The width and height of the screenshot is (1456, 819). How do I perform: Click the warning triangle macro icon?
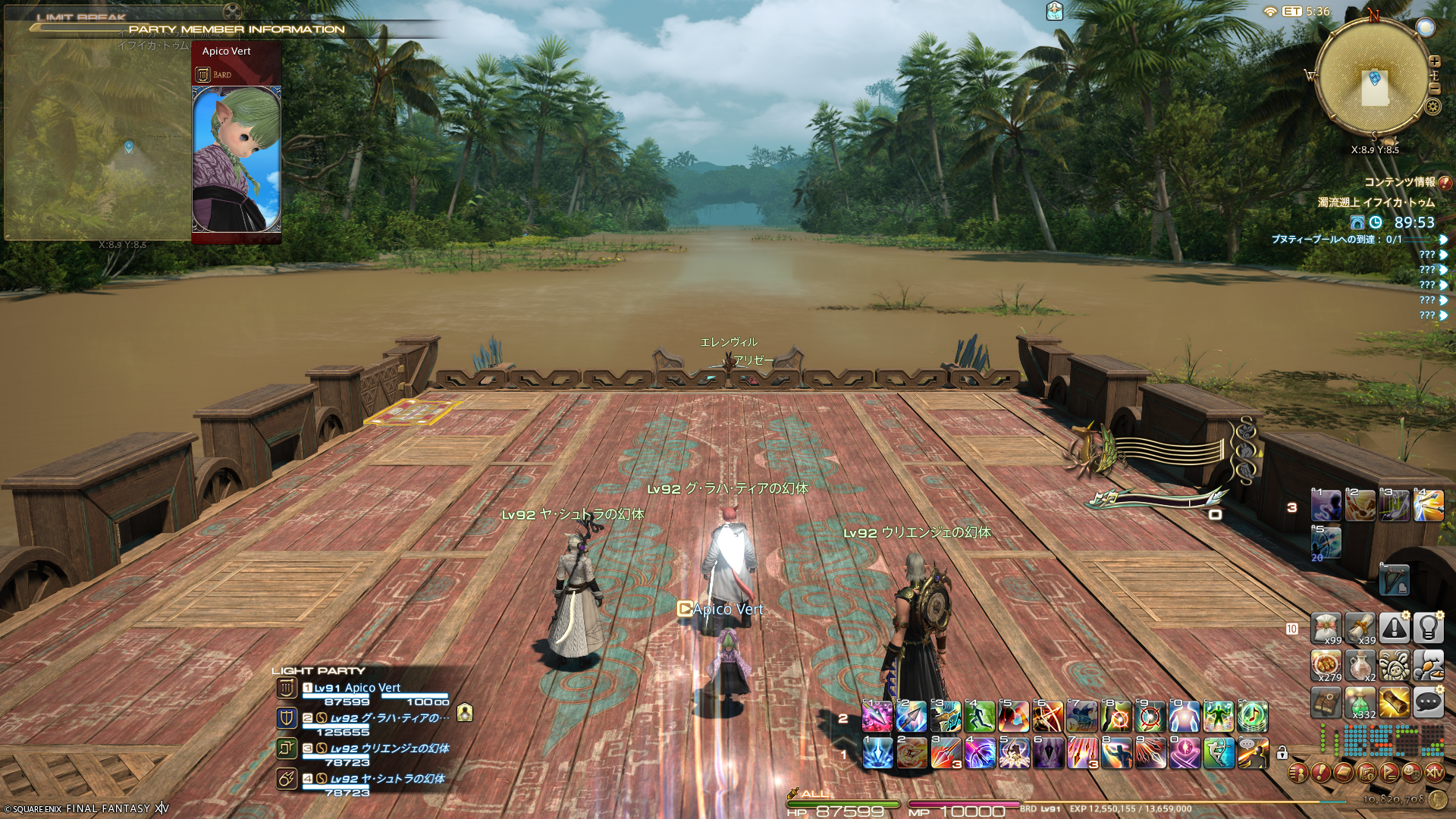coord(1394,628)
